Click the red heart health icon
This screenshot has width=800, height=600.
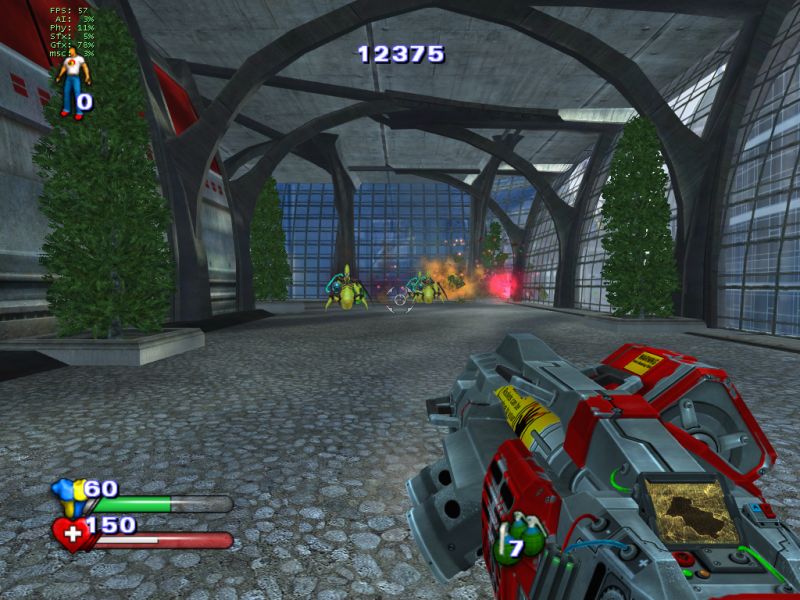(72, 532)
